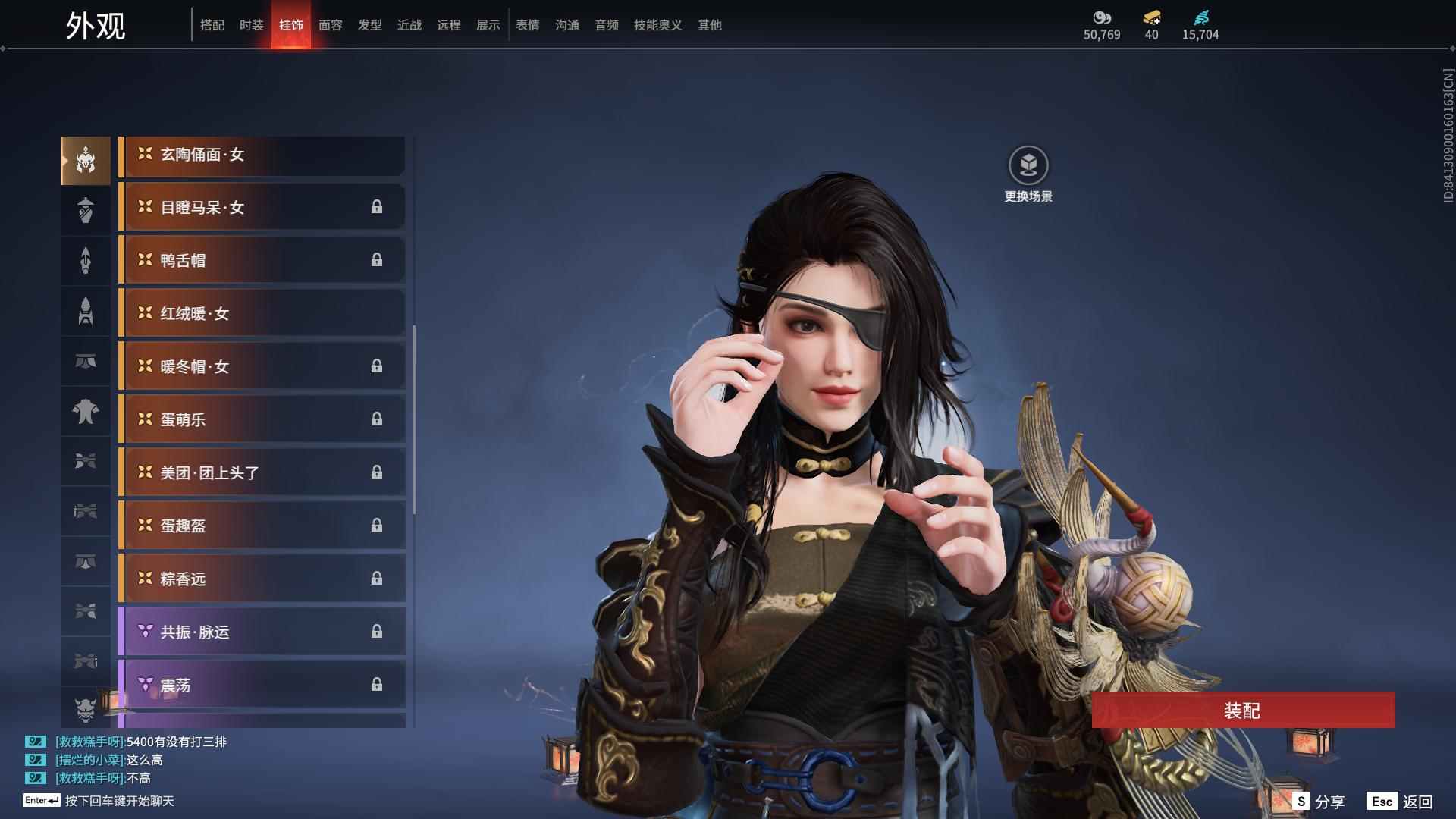
Task: Select the head mask category icon
Action: [86, 161]
